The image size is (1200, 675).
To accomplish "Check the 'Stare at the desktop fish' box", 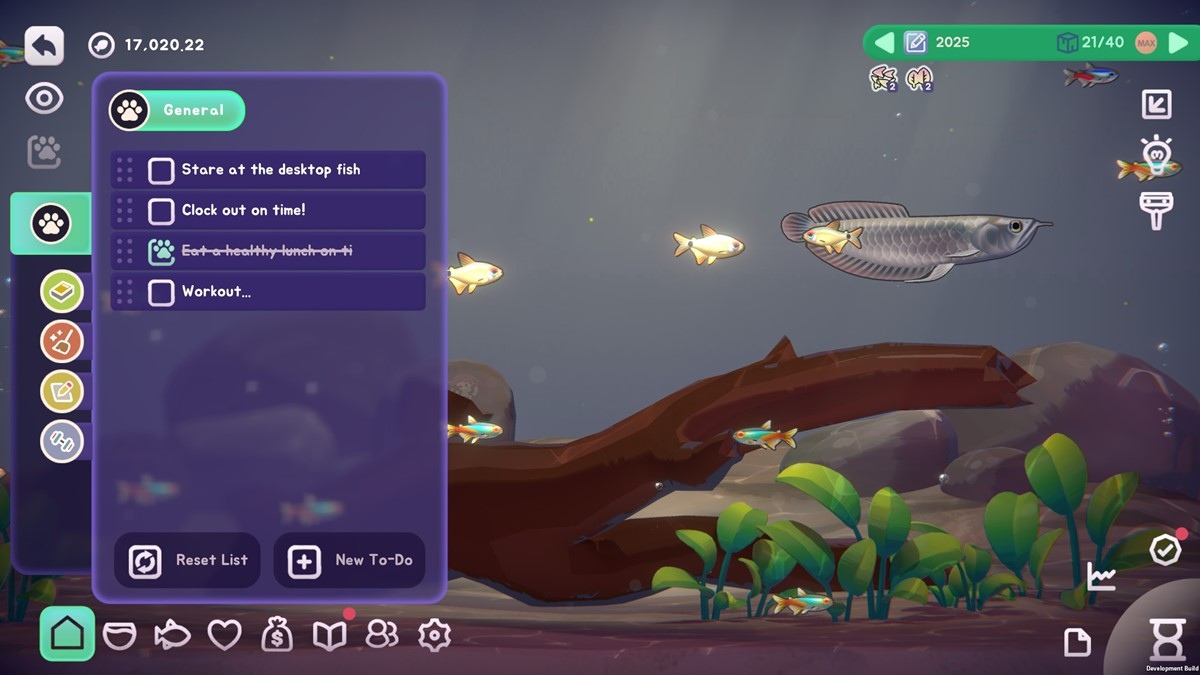I will pyautogui.click(x=161, y=170).
